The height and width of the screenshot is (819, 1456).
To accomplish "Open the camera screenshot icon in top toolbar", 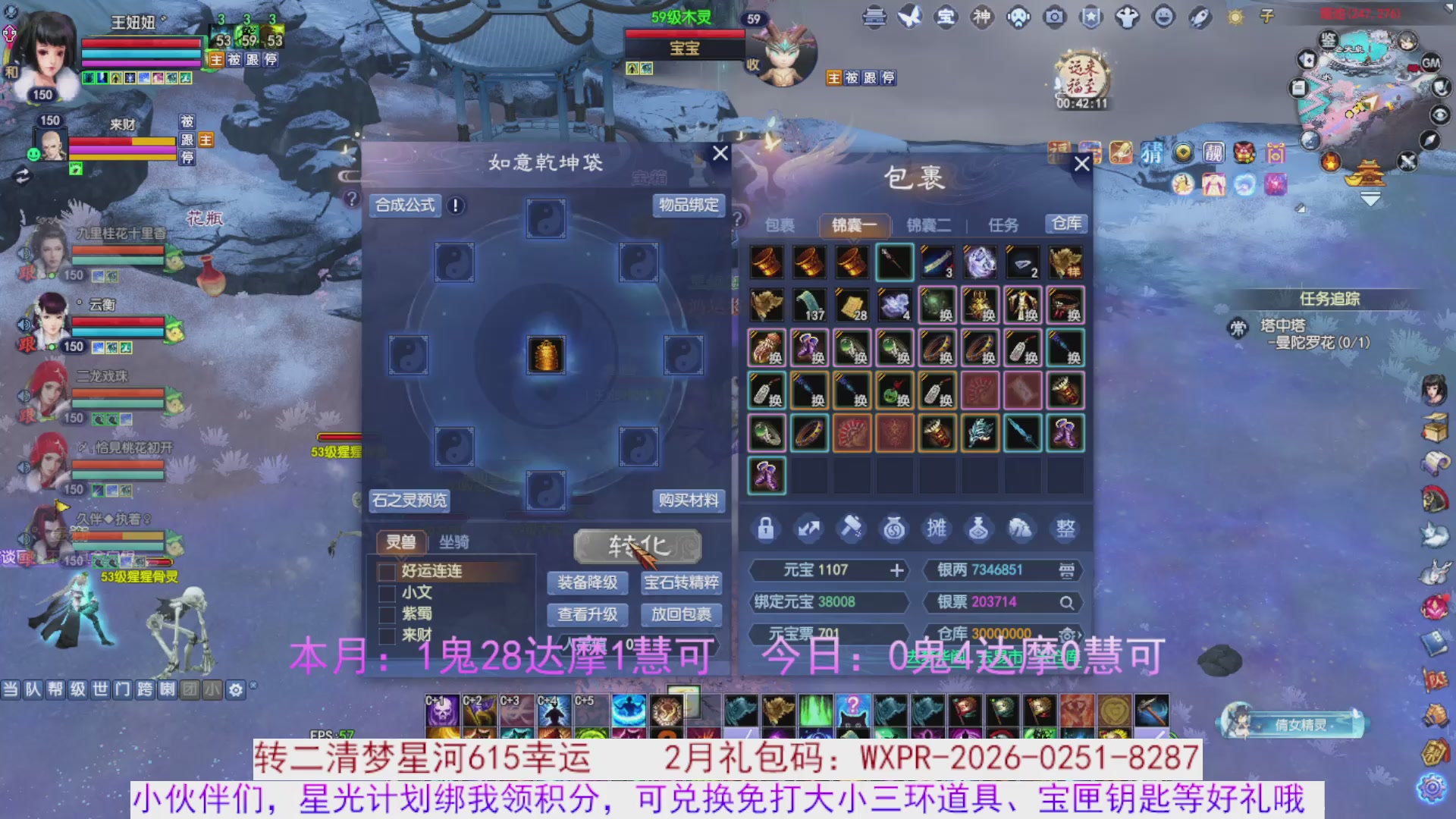I will [1056, 17].
